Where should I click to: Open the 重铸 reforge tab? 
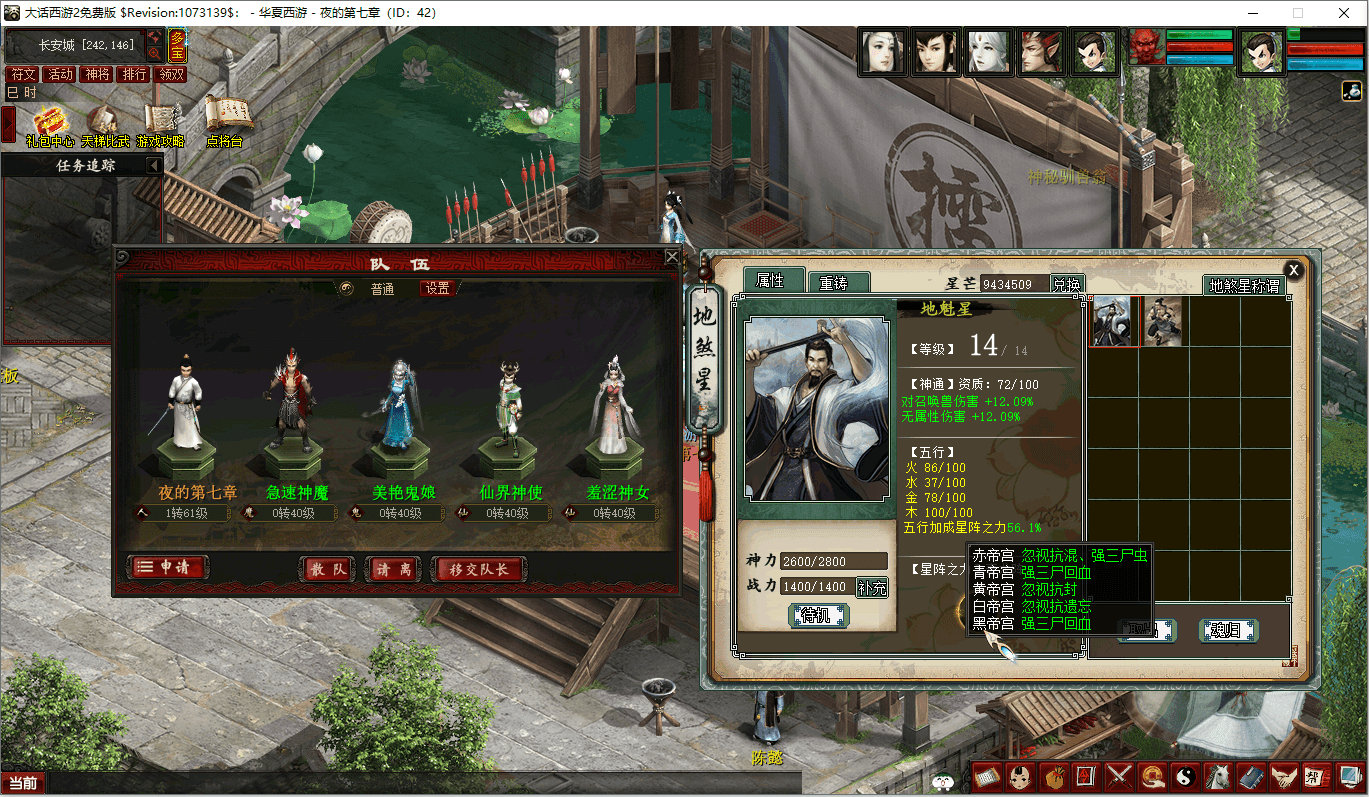tap(838, 284)
